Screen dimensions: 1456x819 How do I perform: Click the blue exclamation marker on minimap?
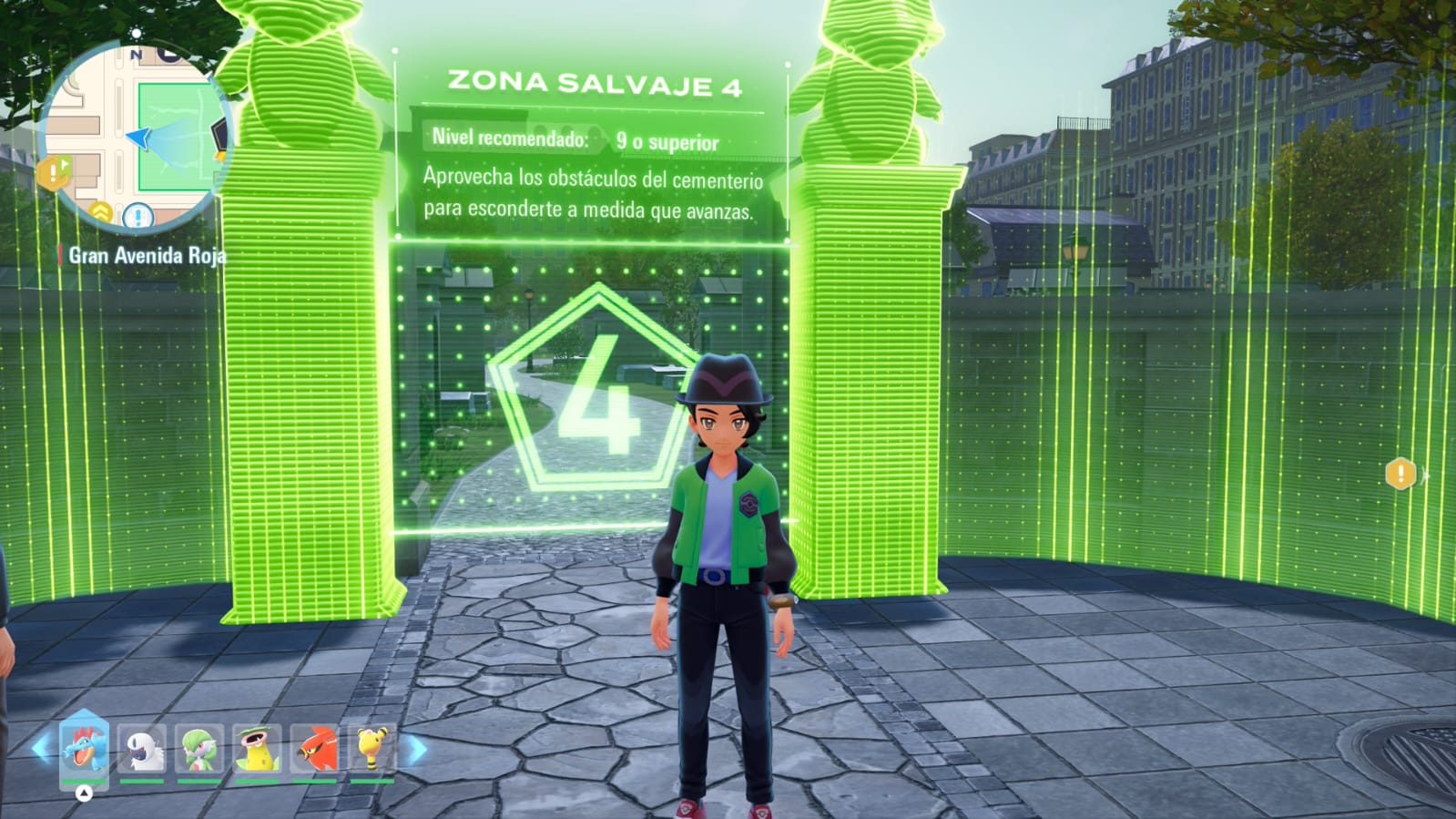pyautogui.click(x=137, y=217)
